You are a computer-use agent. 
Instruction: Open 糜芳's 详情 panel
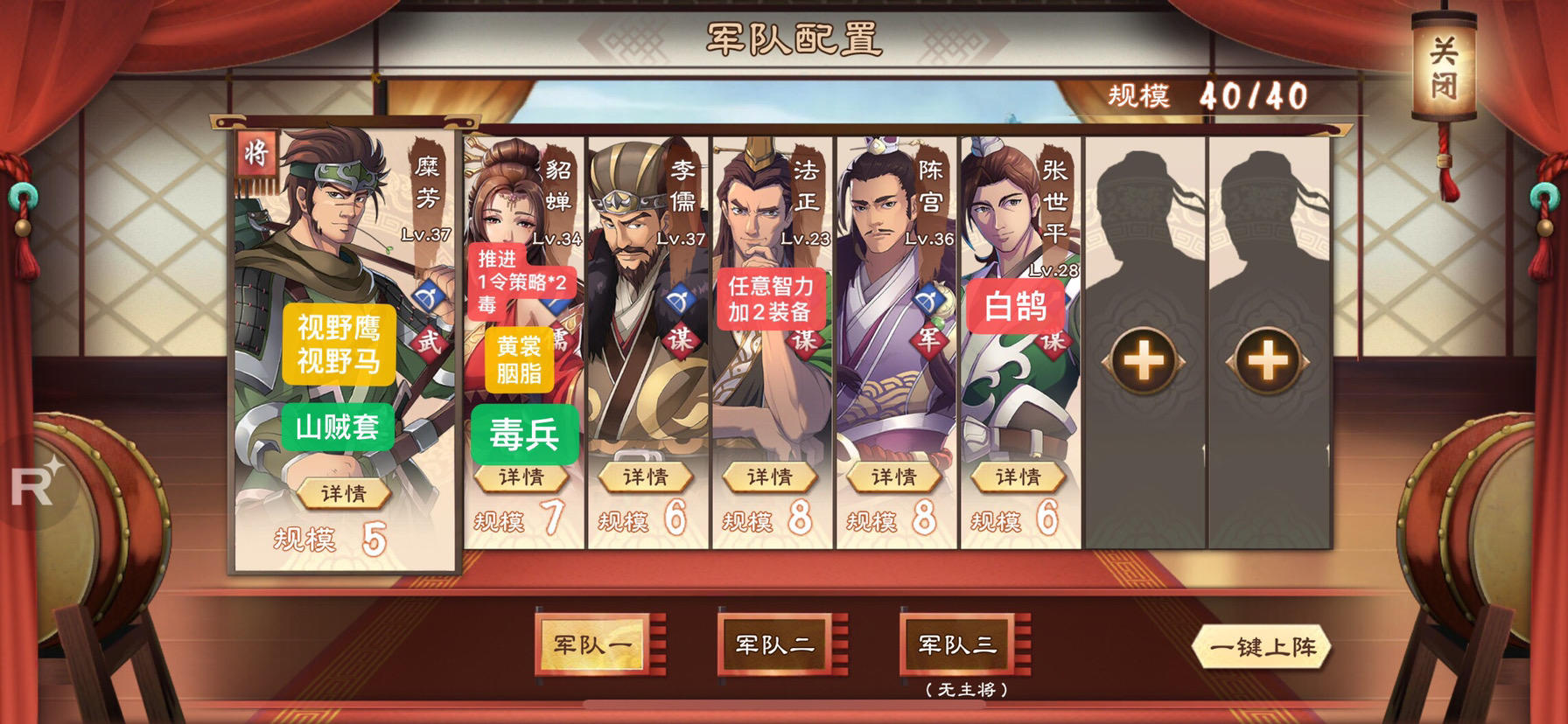[x=341, y=492]
